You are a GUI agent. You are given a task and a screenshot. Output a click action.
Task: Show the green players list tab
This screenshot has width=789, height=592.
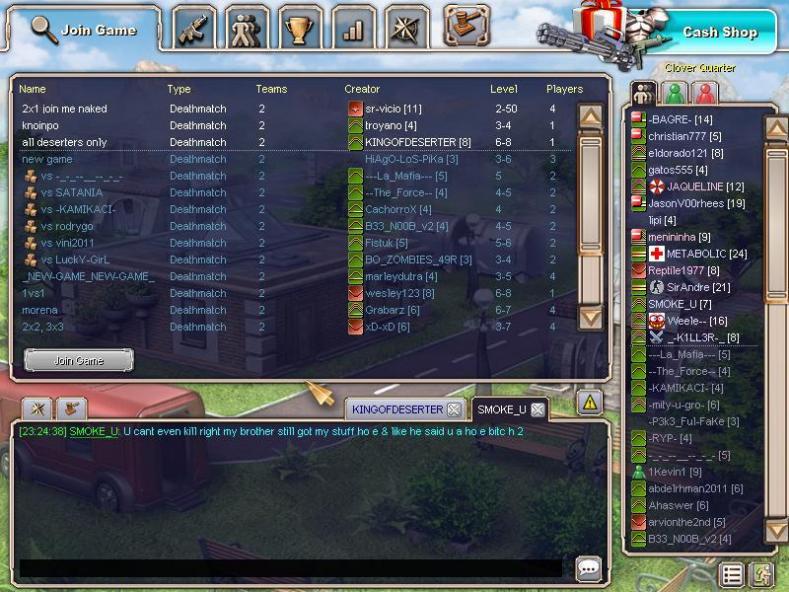click(676, 94)
